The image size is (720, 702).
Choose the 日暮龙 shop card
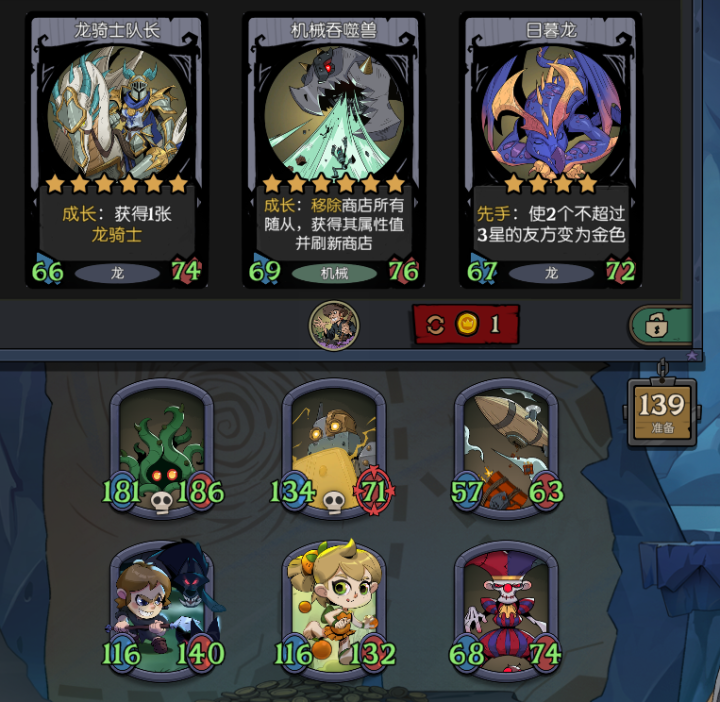(x=553, y=150)
